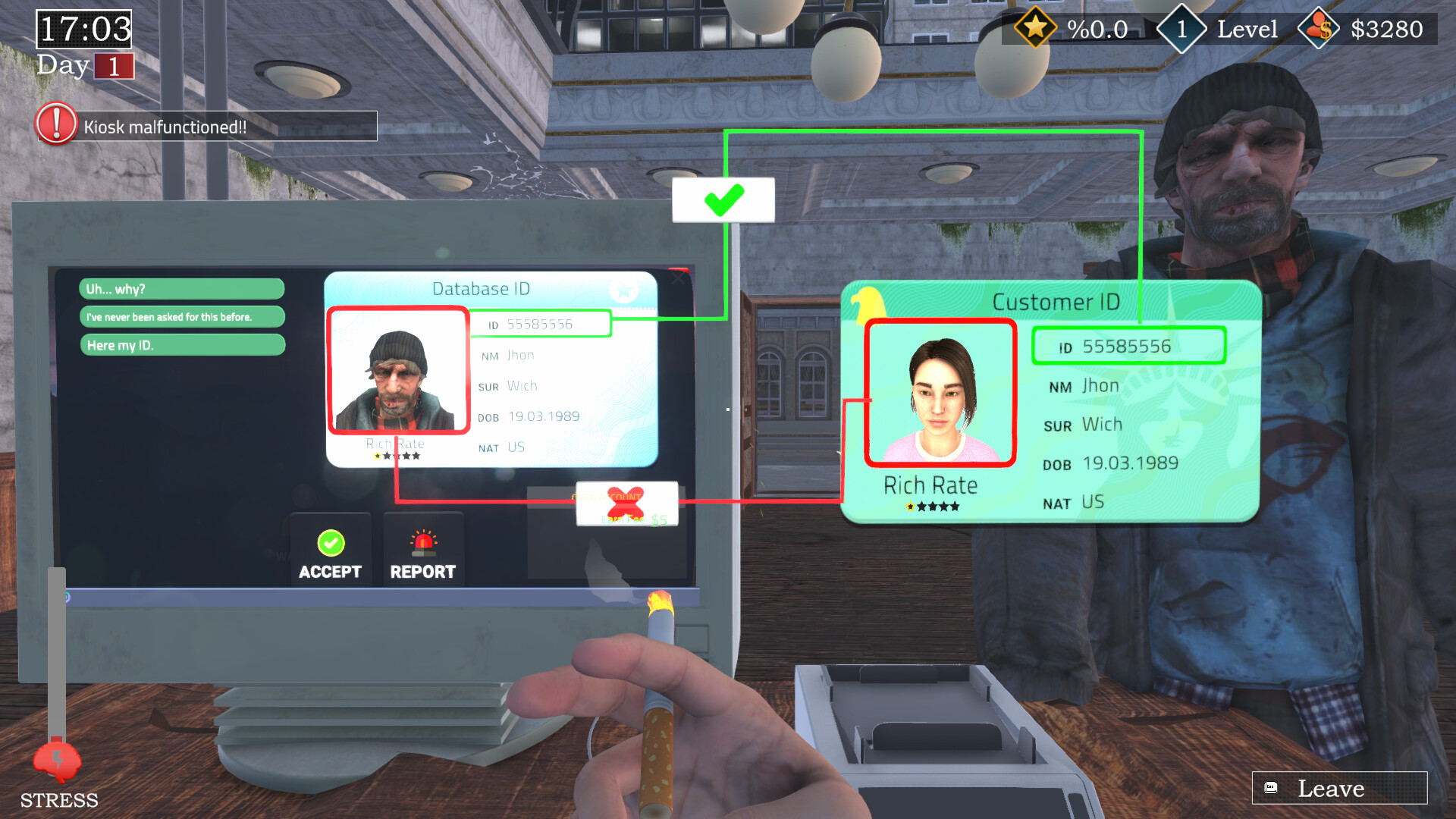Toggle the photo highlight on the Database ID
This screenshot has height=819, width=1456.
397,369
